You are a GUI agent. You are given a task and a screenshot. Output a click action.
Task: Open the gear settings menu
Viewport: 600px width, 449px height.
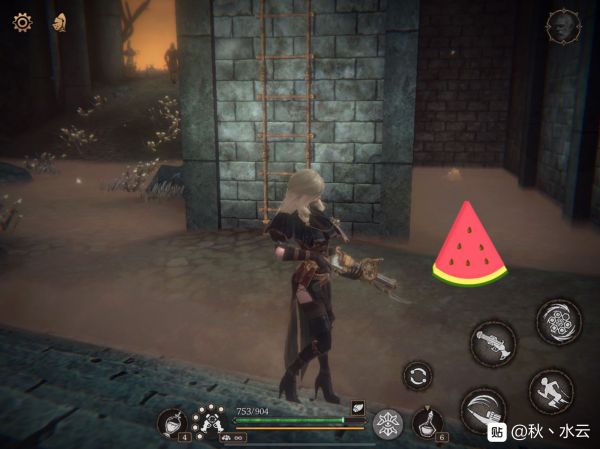[x=22, y=22]
